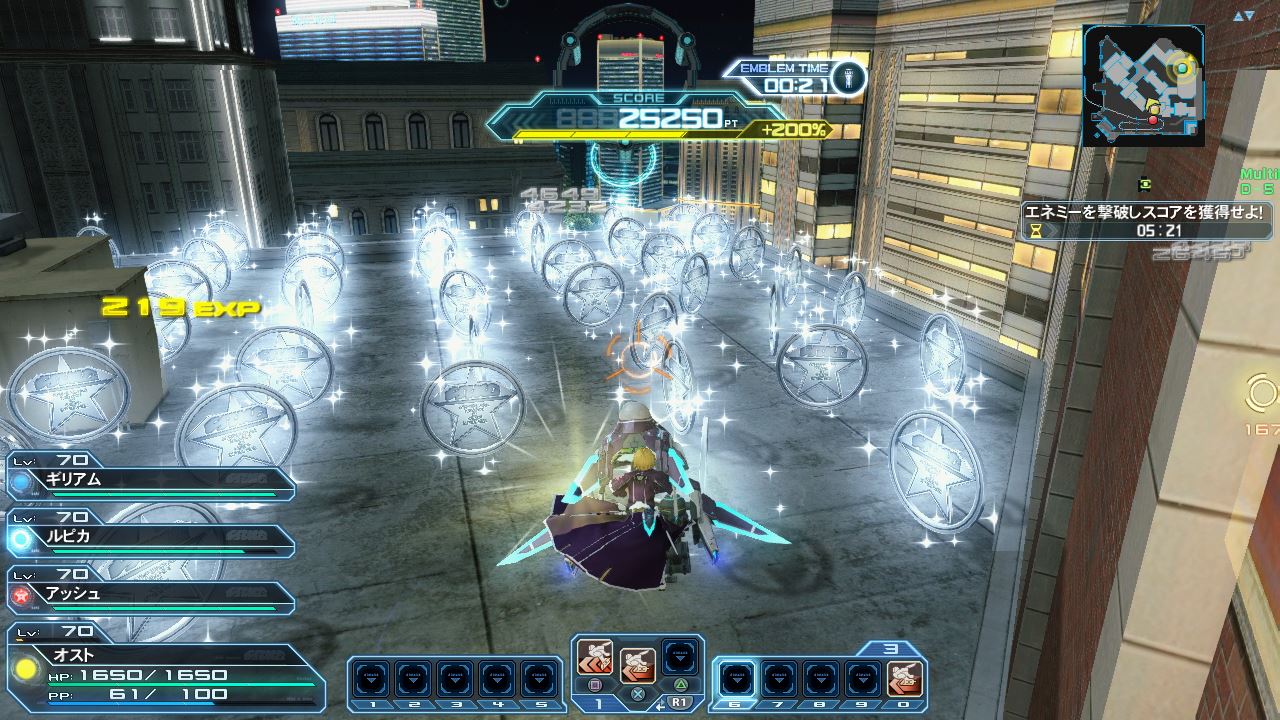Select party member ギリアム
Viewport: 1280px width, 720px height.
[x=150, y=481]
